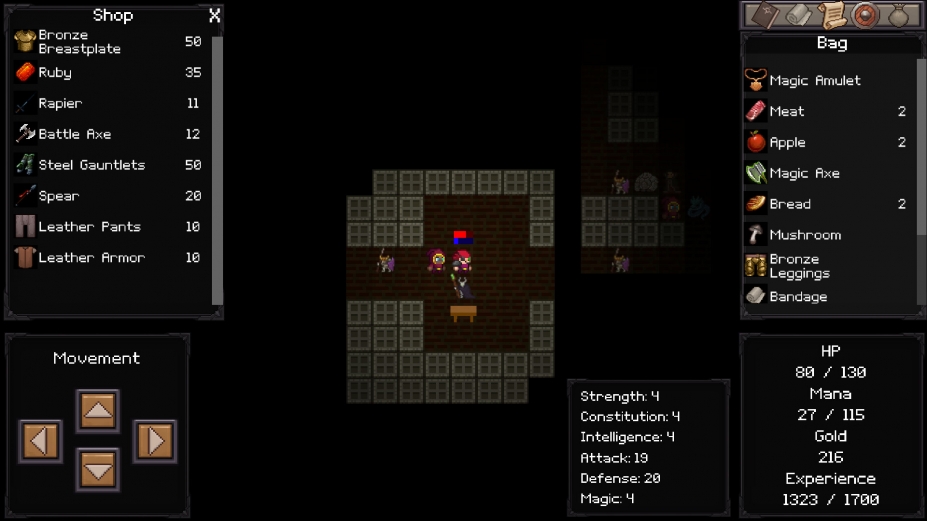Viewport: 927px width, 521px height.
Task: Close the Shop panel
Action: click(x=214, y=16)
